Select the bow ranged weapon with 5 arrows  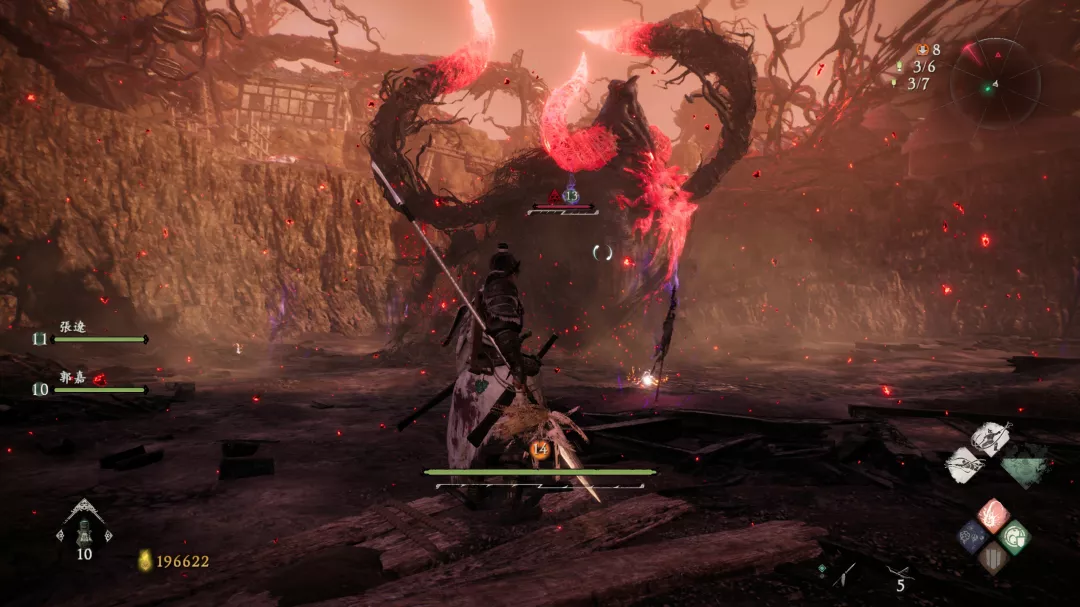click(x=896, y=574)
